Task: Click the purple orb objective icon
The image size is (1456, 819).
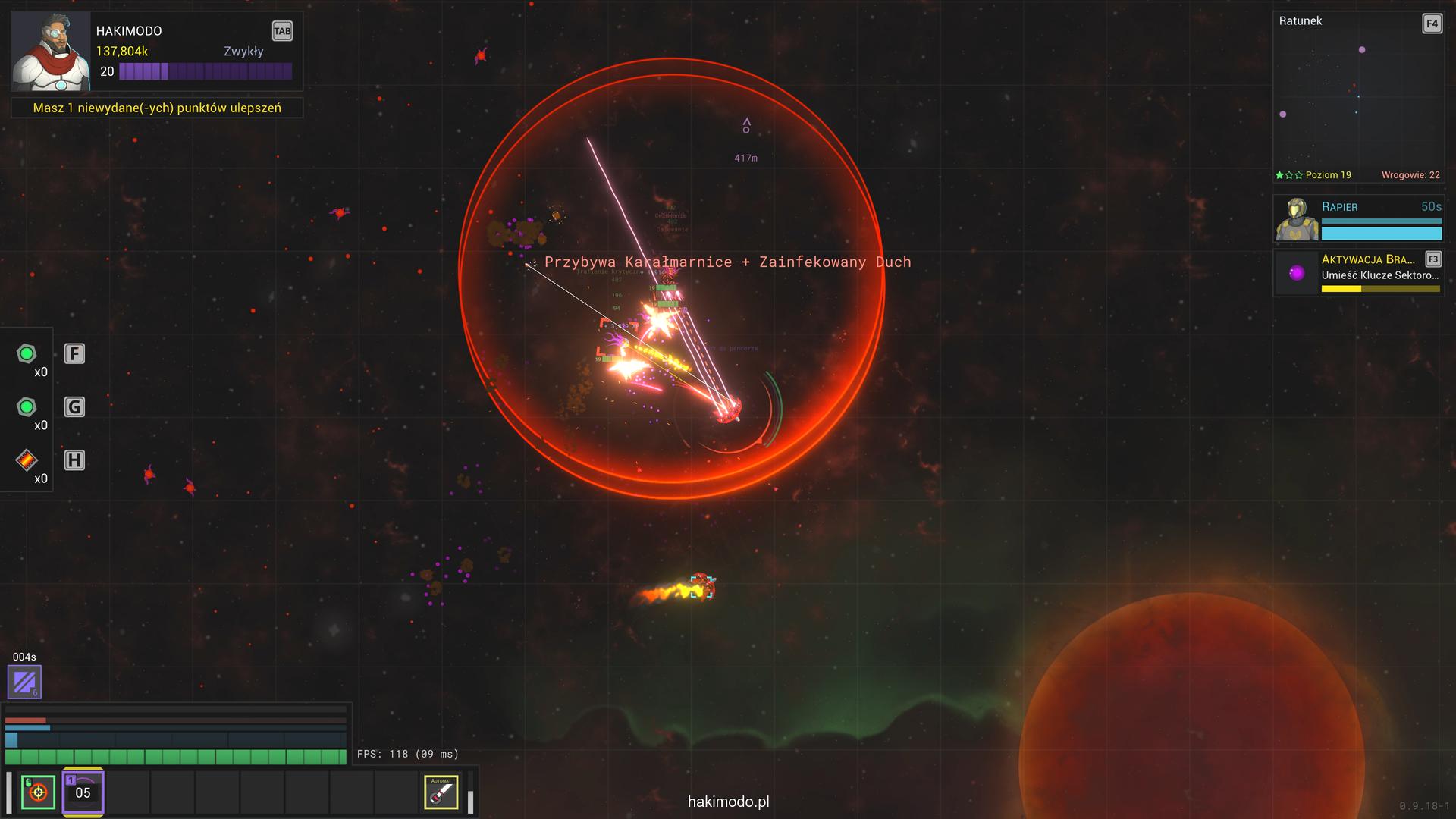Action: [1297, 273]
